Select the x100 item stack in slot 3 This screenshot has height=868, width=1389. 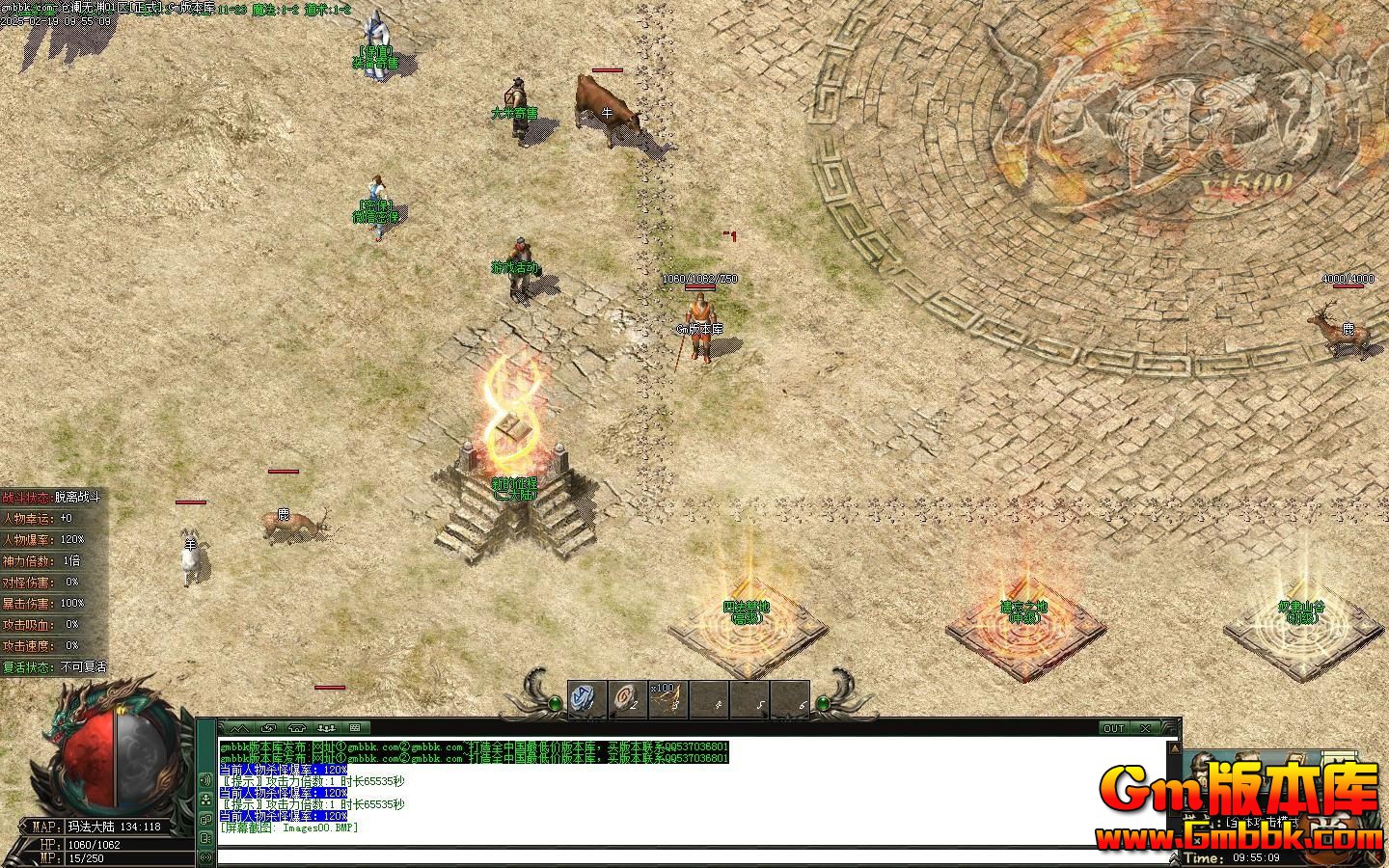[x=667, y=698]
